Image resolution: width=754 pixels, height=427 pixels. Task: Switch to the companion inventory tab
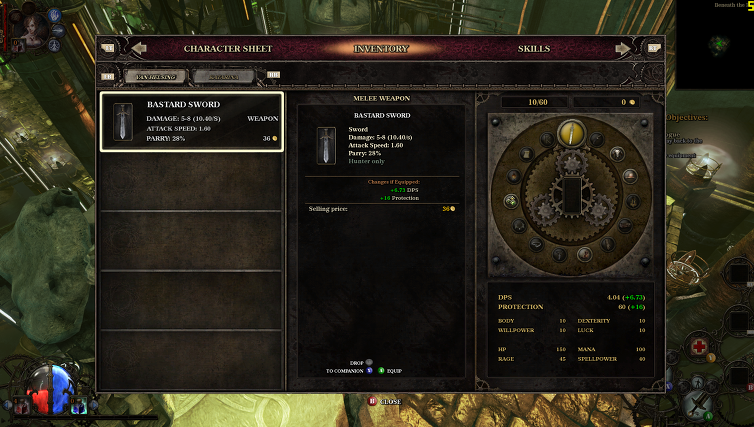(x=223, y=76)
